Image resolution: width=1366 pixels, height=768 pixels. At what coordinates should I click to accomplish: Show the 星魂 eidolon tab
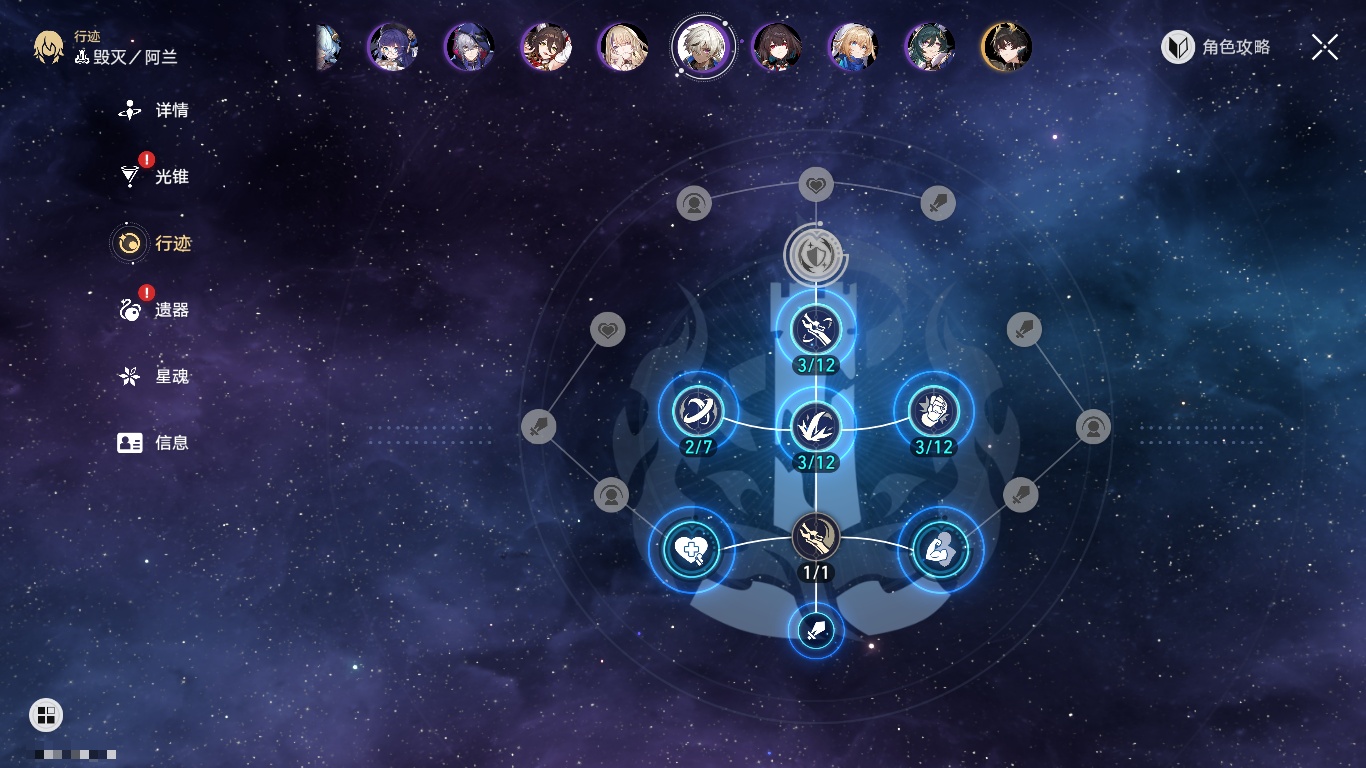pyautogui.click(x=155, y=377)
